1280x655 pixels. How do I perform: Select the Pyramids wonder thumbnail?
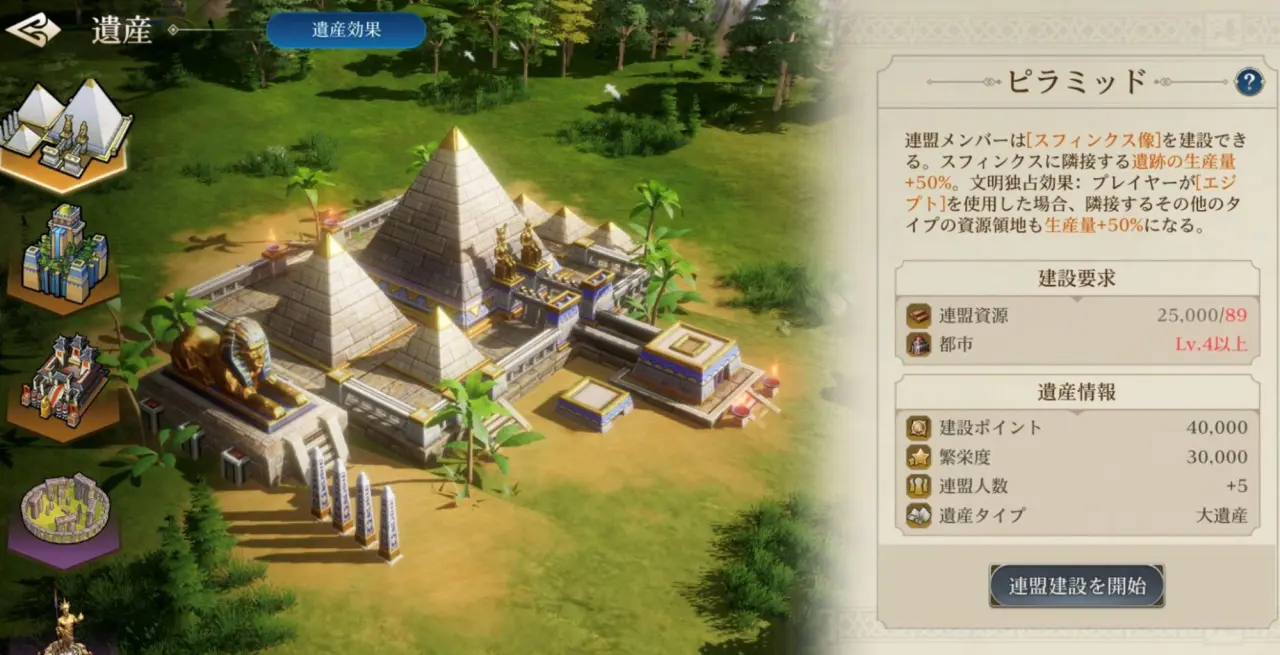(x=66, y=131)
